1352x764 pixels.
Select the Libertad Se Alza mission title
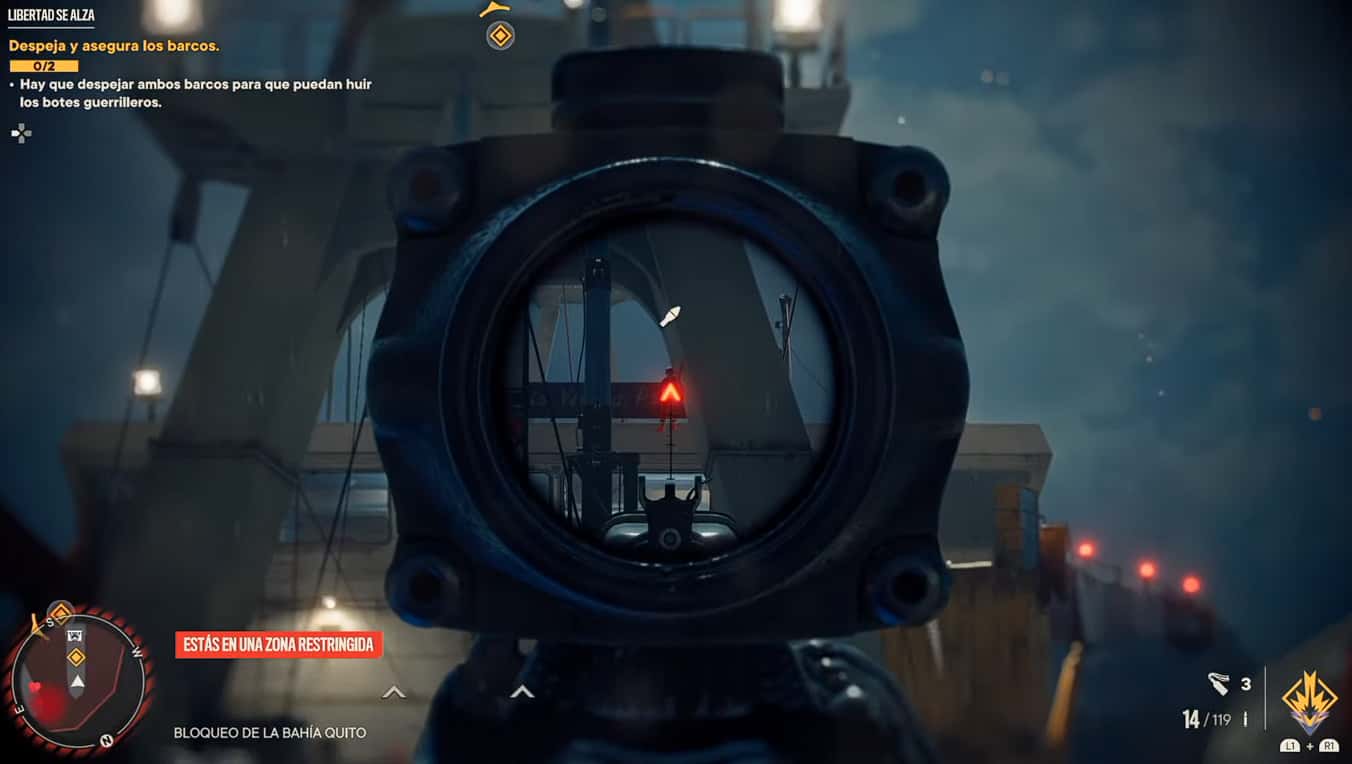click(x=51, y=16)
